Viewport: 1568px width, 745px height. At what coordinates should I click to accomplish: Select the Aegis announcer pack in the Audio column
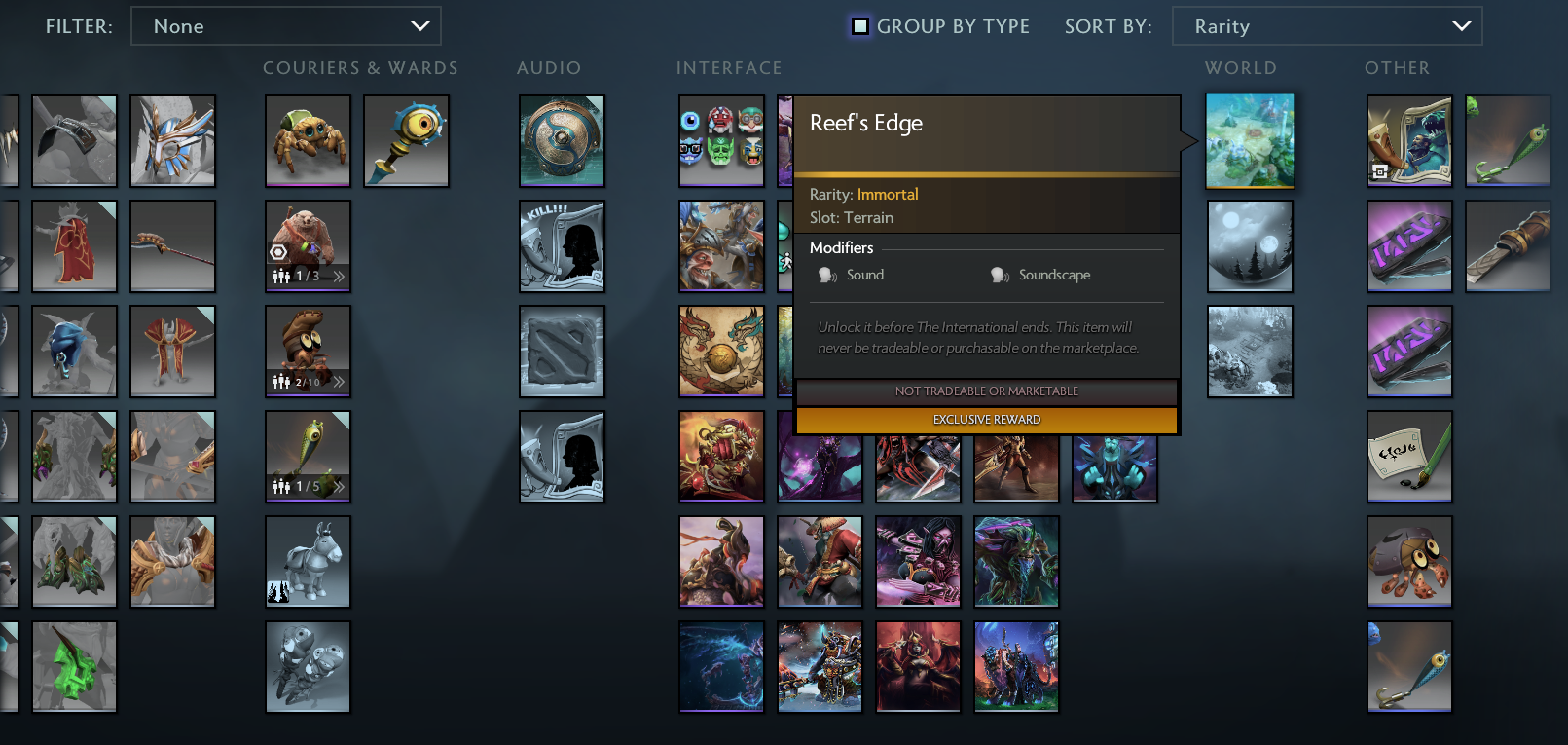point(562,141)
